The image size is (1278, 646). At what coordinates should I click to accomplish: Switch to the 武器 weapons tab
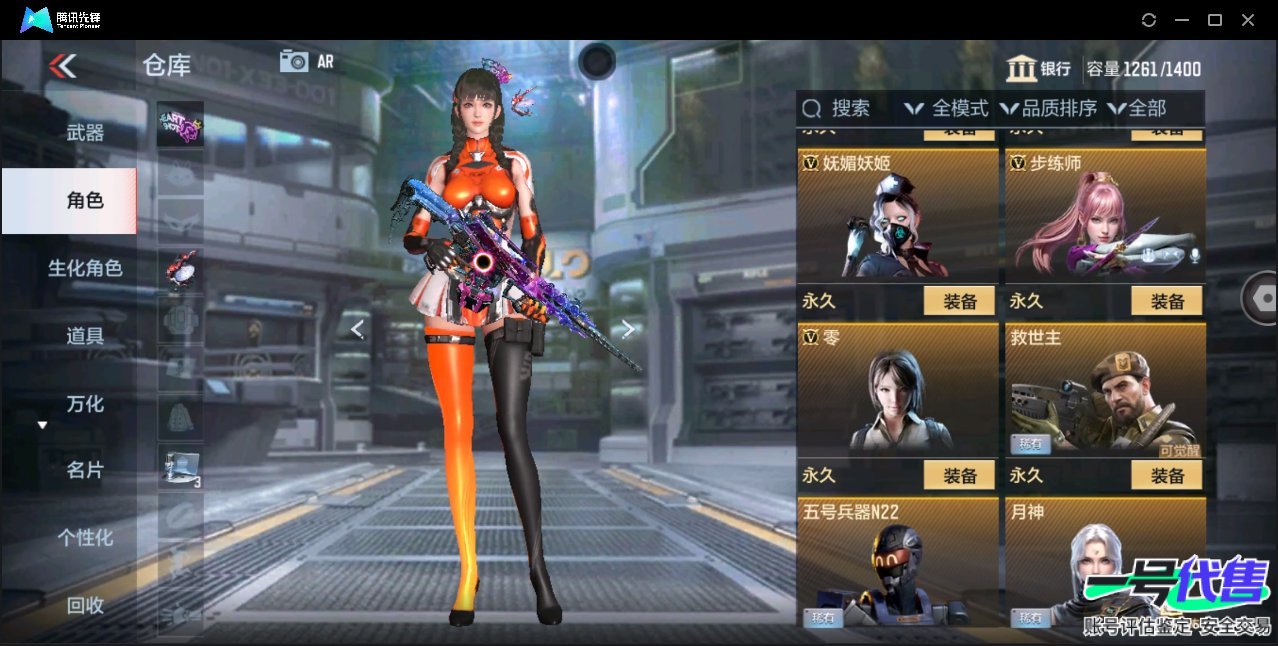click(85, 132)
